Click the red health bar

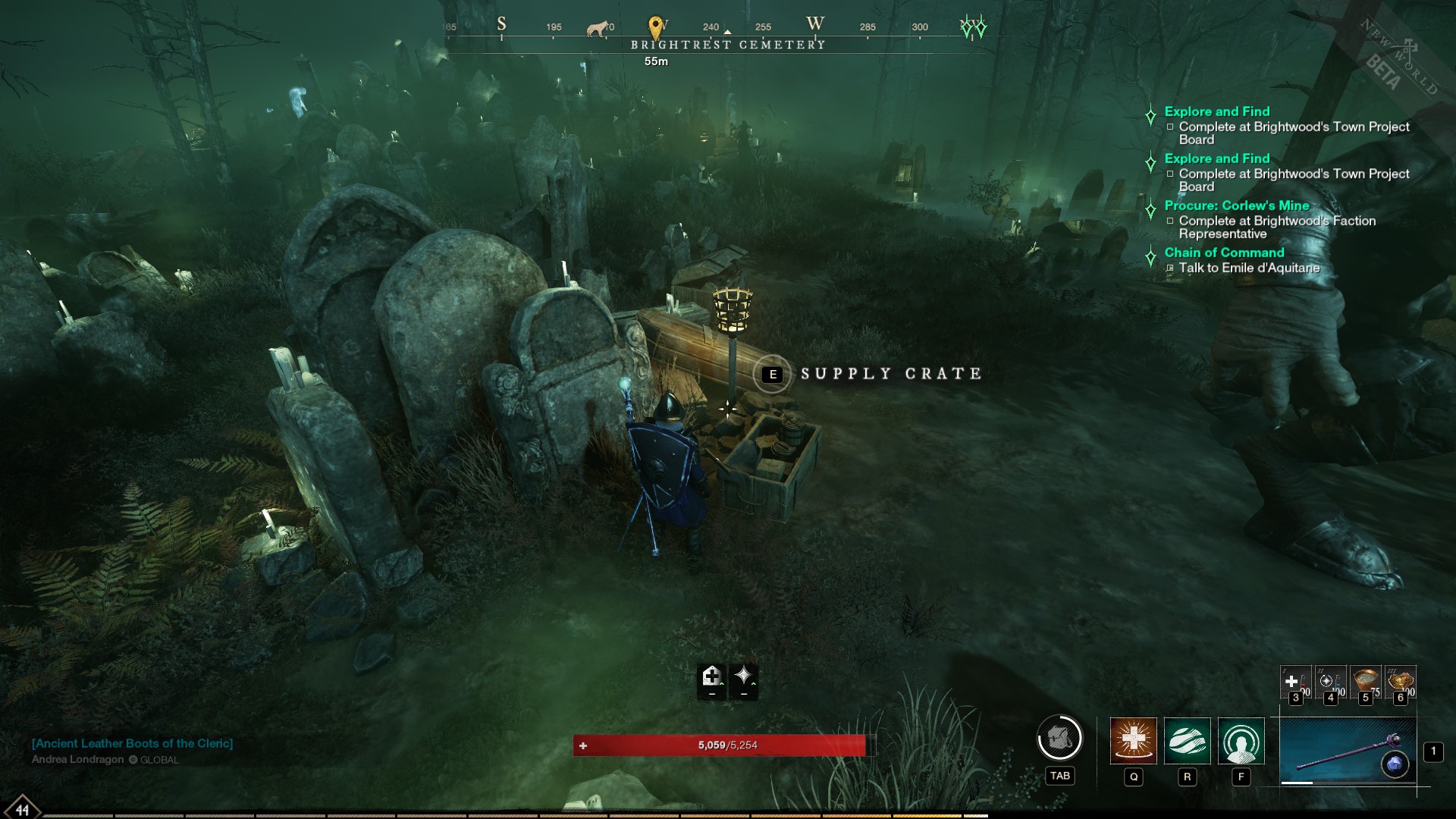tap(719, 746)
